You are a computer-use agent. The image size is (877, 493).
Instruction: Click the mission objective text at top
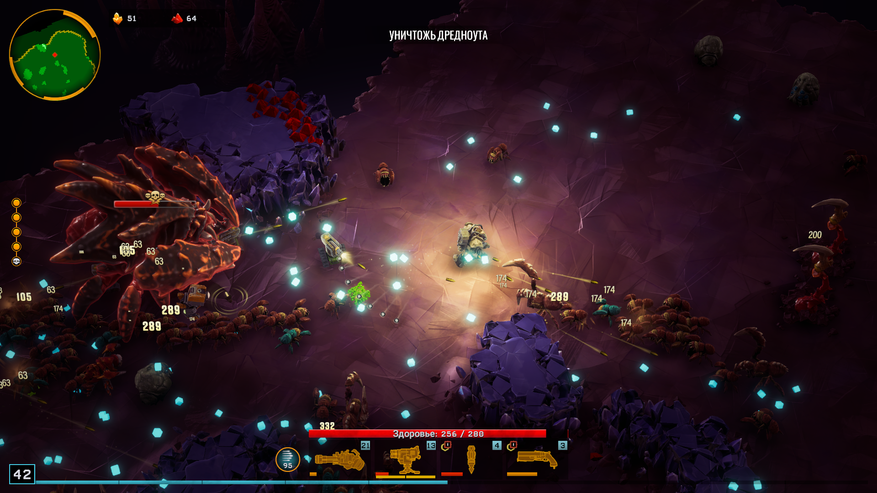pyautogui.click(x=438, y=36)
